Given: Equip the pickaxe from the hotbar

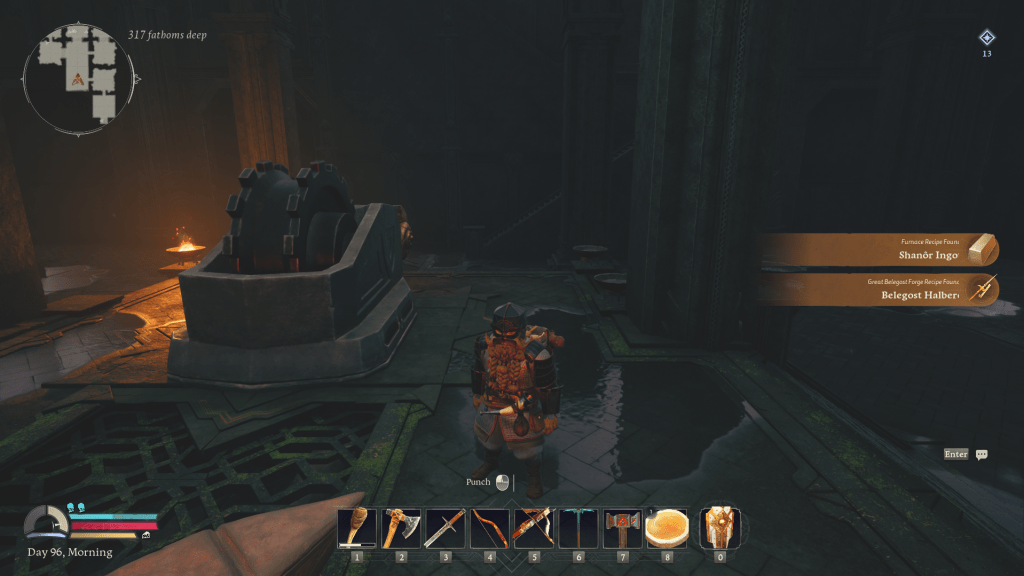Looking at the screenshot, I should point(577,527).
